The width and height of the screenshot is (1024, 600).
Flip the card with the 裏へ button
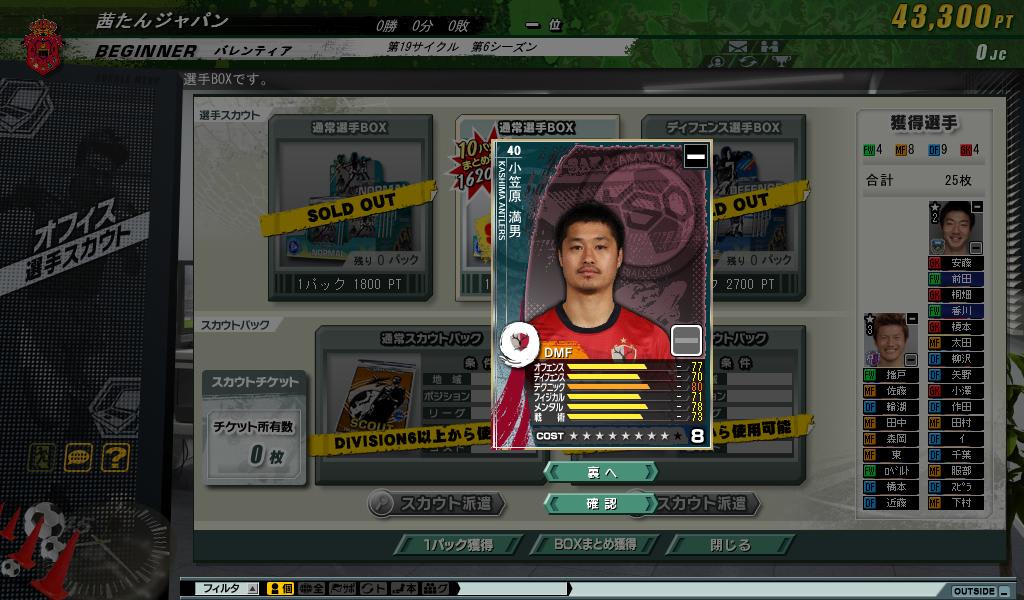[x=600, y=471]
